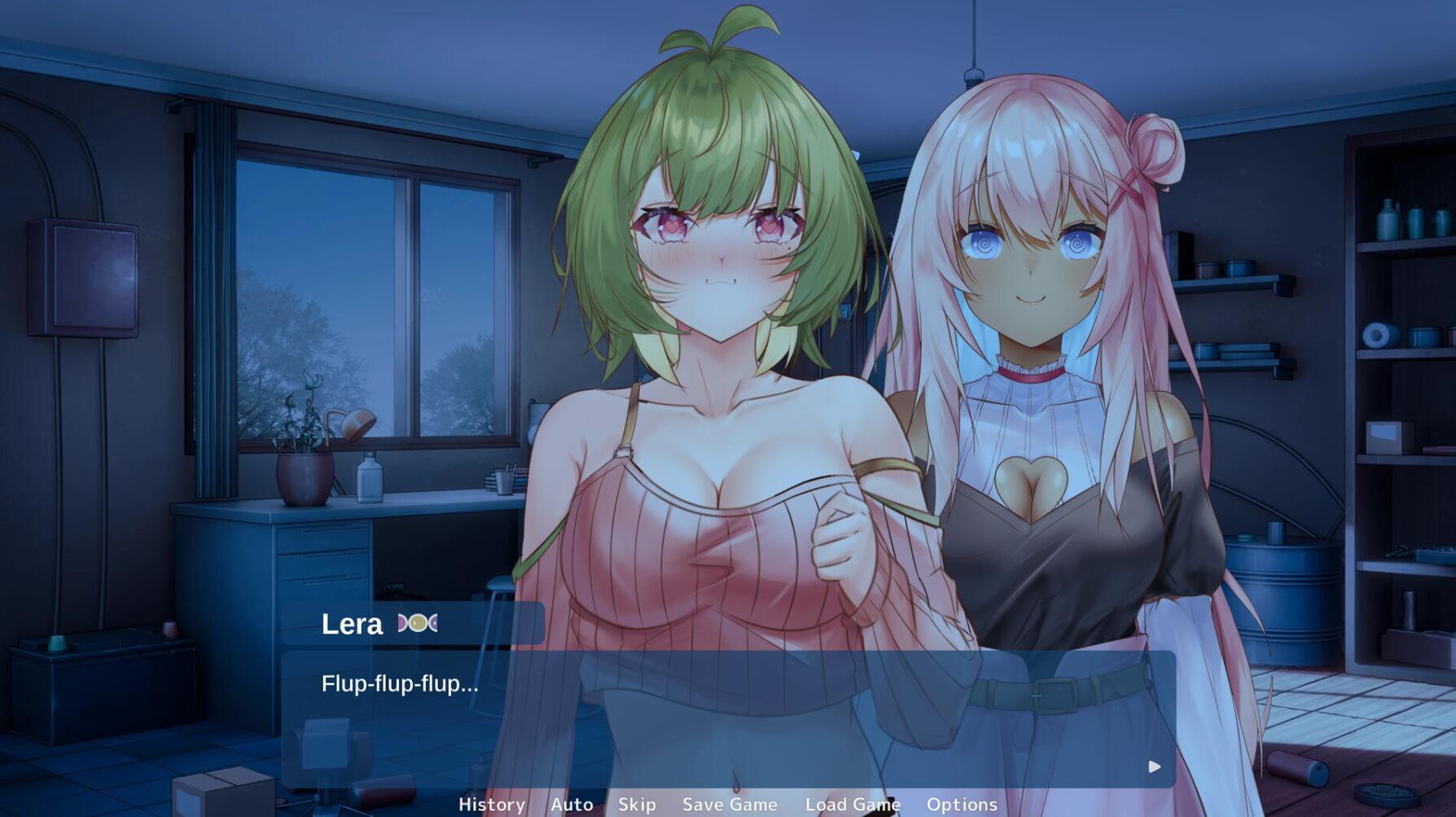Click the triple moon badge beside Lera's name
Screen dimensions: 1456x817
[417, 623]
